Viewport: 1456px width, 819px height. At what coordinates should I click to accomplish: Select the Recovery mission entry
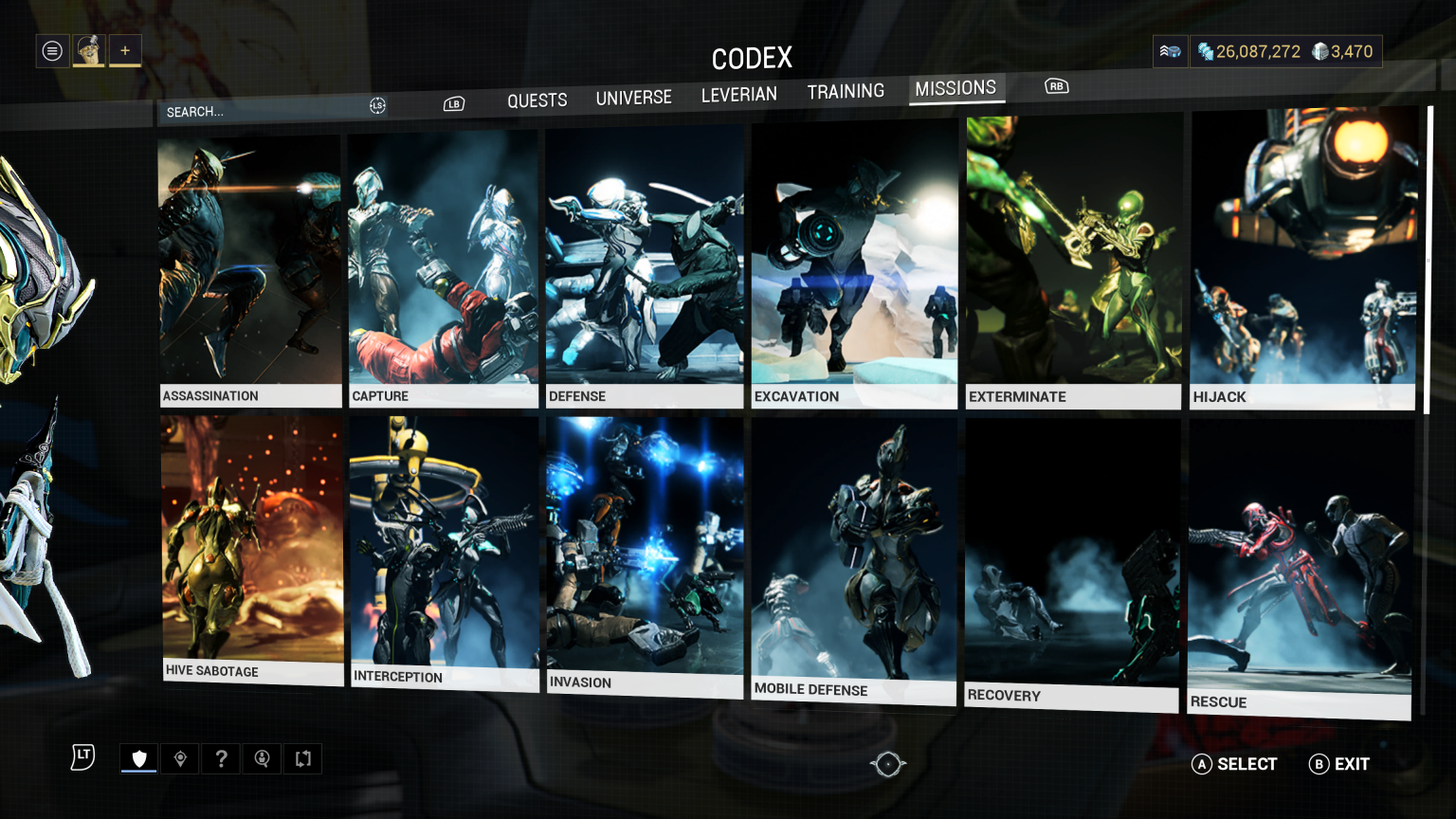(x=1072, y=565)
